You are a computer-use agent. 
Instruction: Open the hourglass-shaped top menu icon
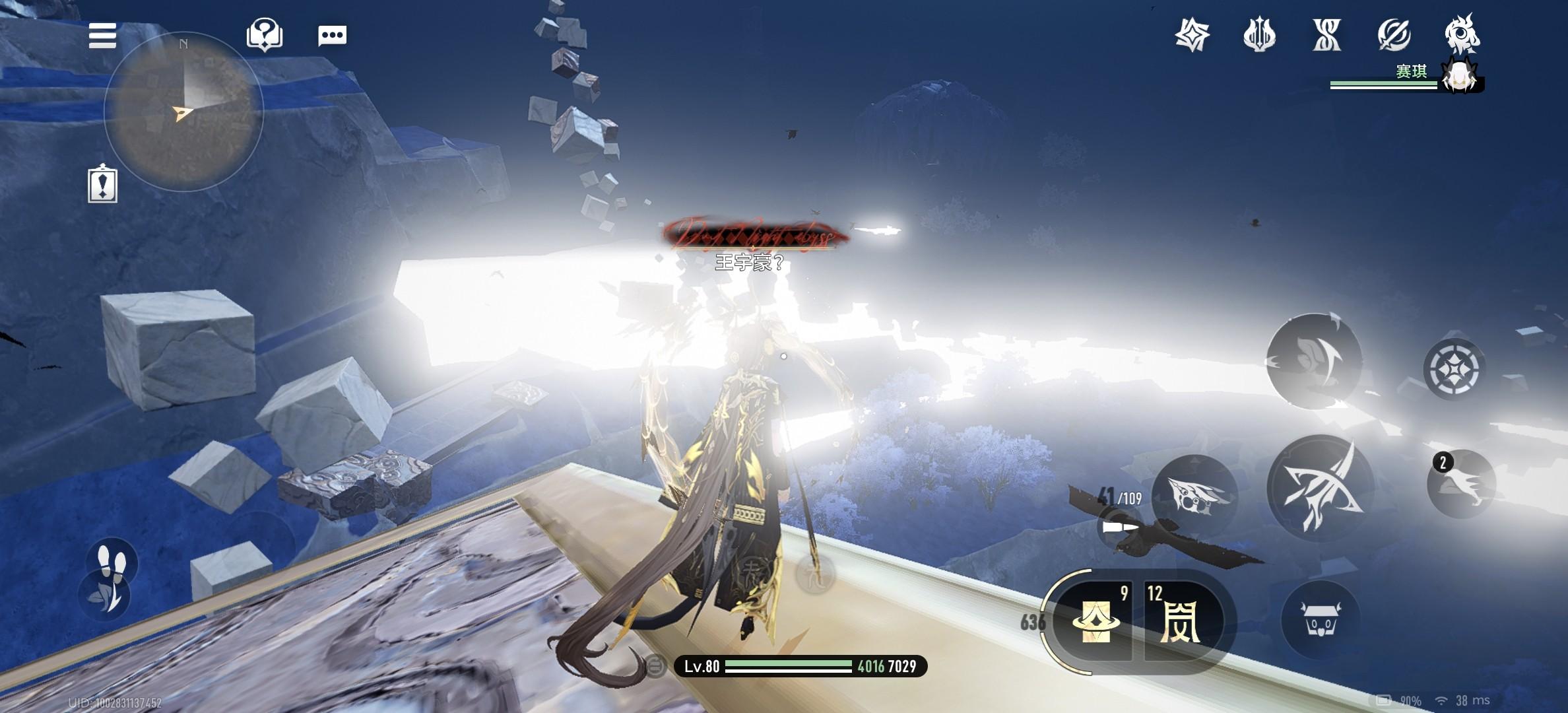tap(1326, 34)
